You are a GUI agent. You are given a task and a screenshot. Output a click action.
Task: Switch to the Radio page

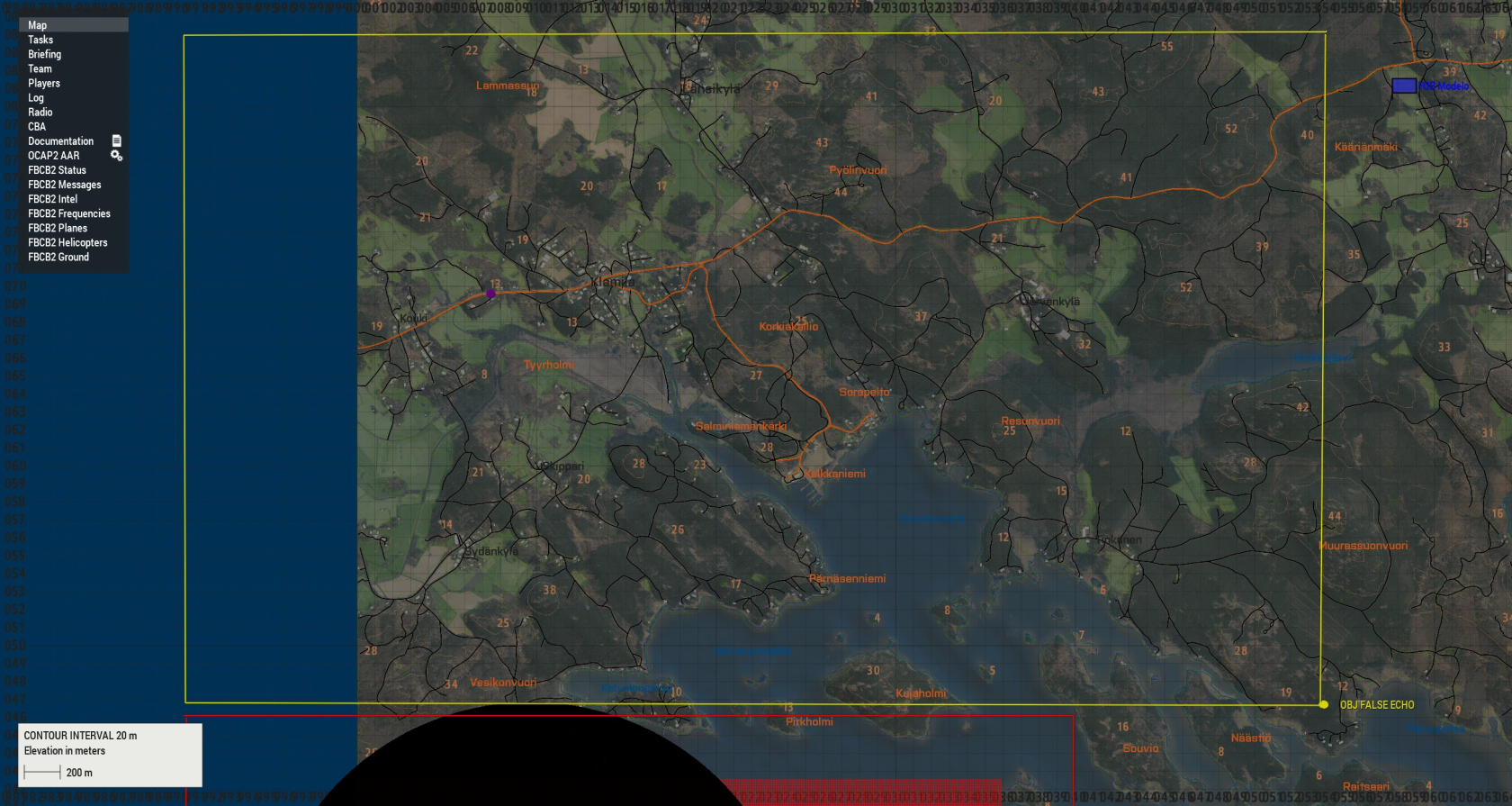tap(39, 112)
